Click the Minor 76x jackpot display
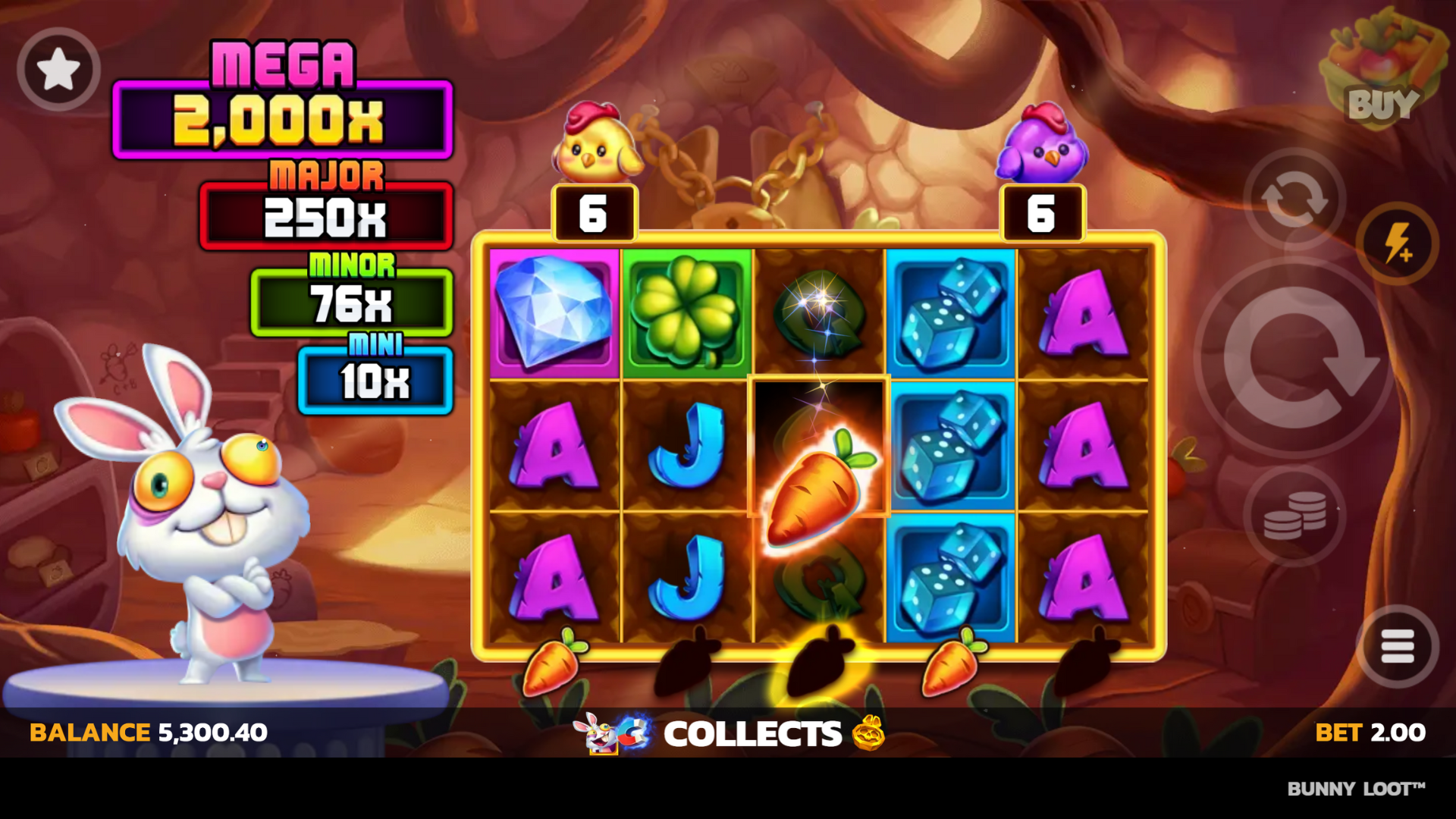This screenshot has width=1456, height=819. tap(350, 302)
